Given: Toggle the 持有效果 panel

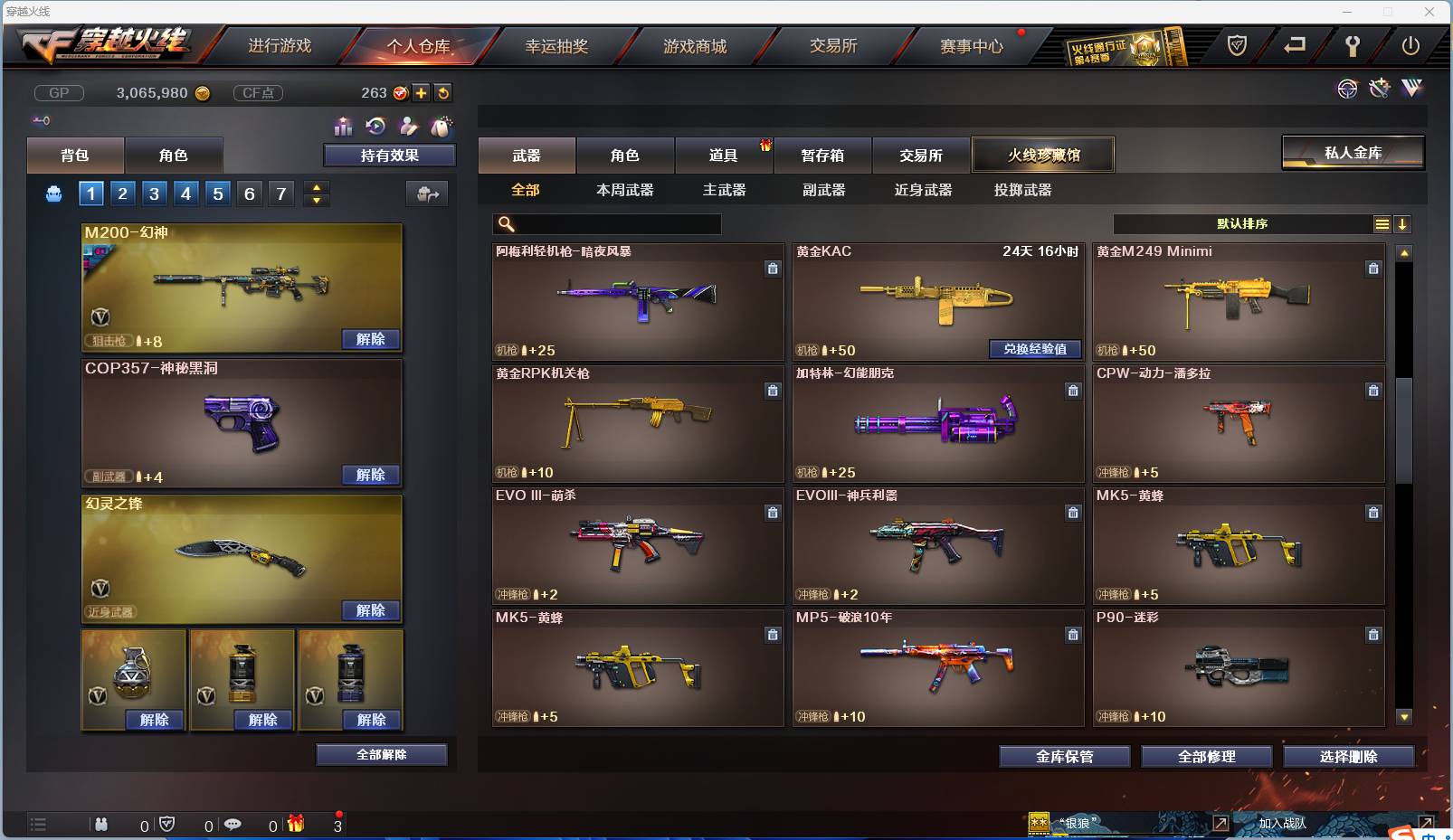Looking at the screenshot, I should click(389, 155).
